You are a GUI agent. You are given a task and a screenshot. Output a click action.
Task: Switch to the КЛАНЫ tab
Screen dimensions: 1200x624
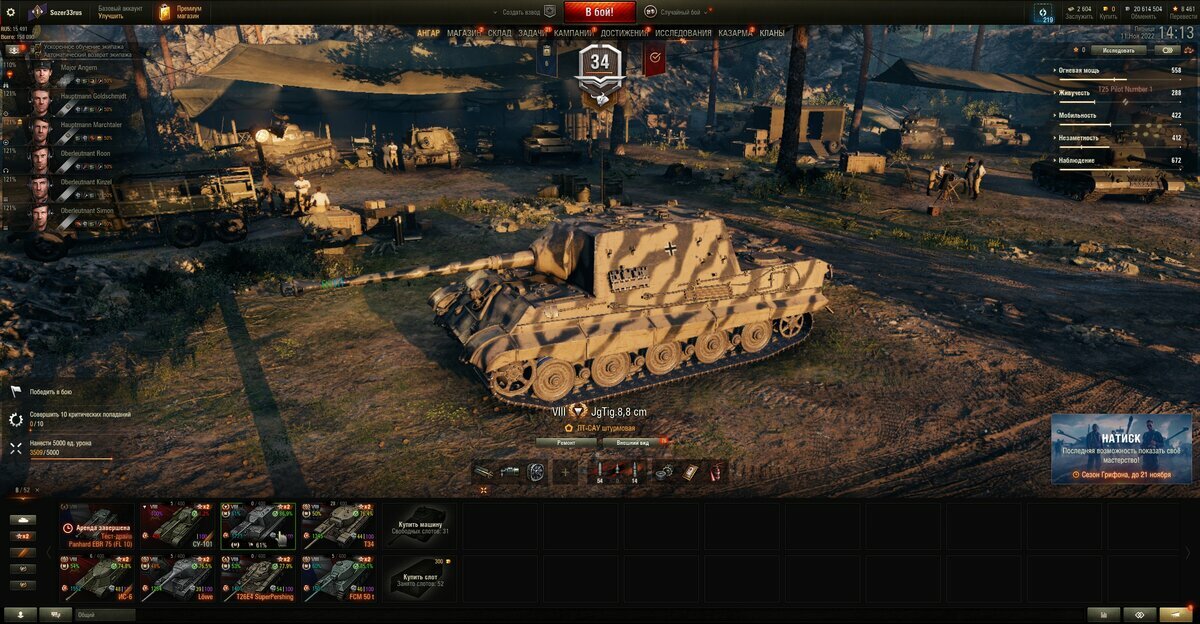772,33
